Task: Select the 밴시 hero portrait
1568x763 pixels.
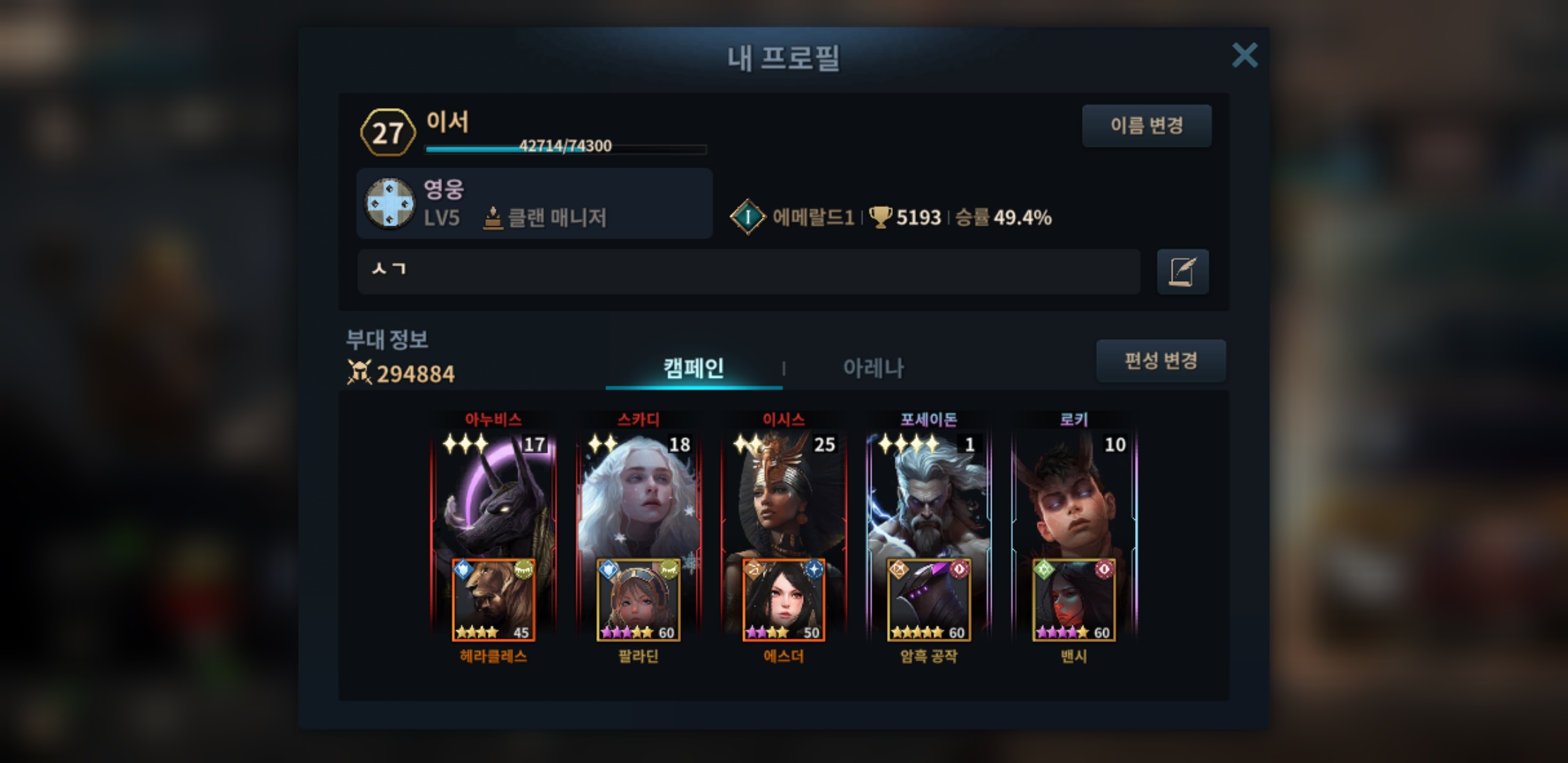Action: point(1074,601)
